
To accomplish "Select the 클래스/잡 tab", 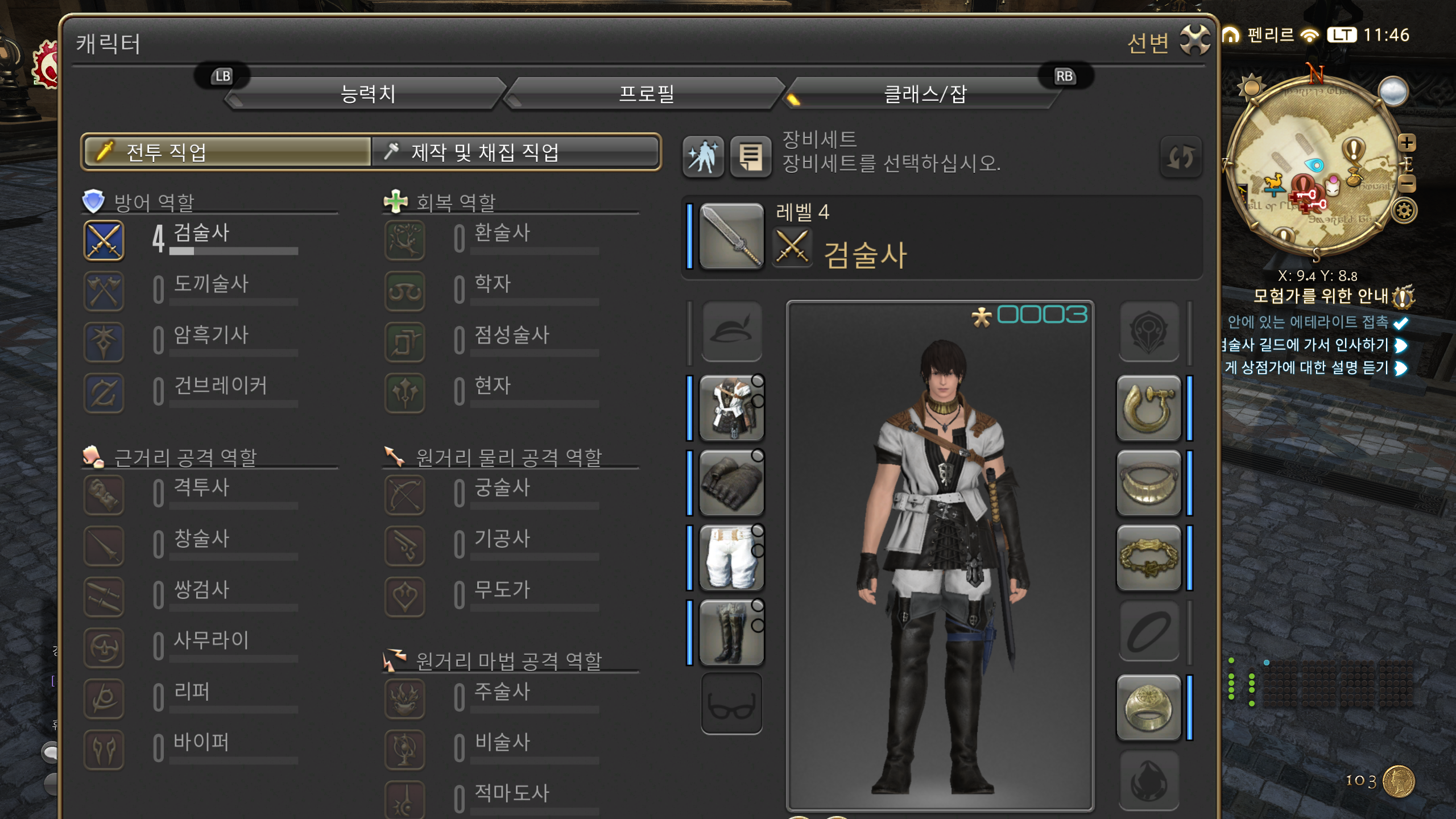I will (924, 94).
